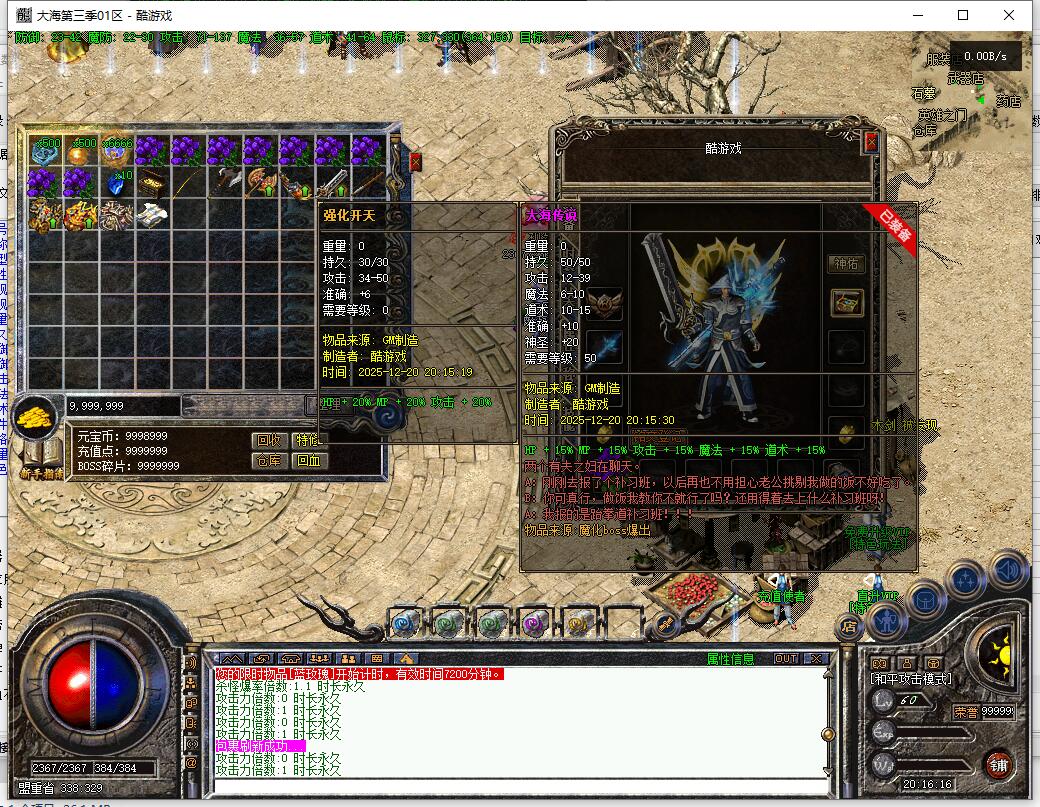The height and width of the screenshot is (807, 1040).
Task: Click the round 铺 shop button
Action: tap(997, 764)
